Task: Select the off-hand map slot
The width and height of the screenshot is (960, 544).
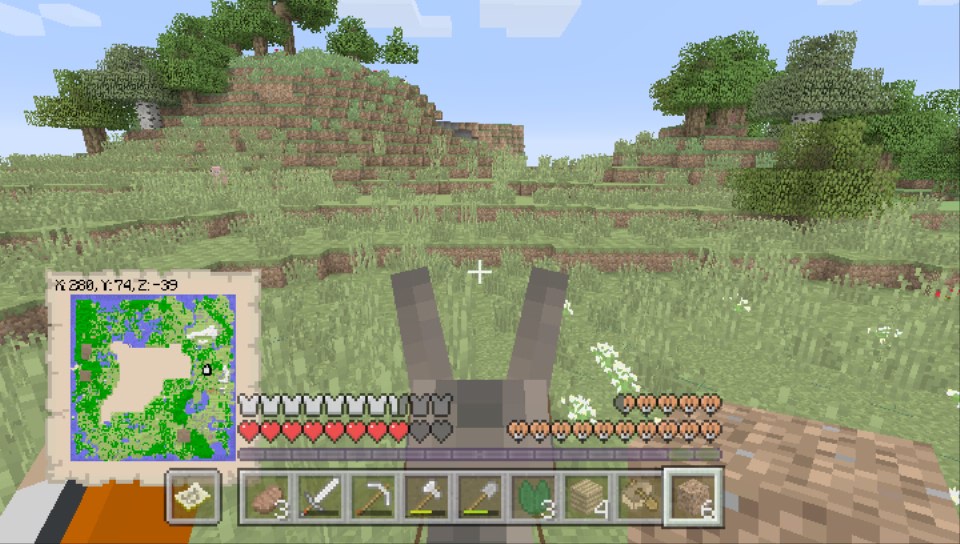Action: point(194,497)
